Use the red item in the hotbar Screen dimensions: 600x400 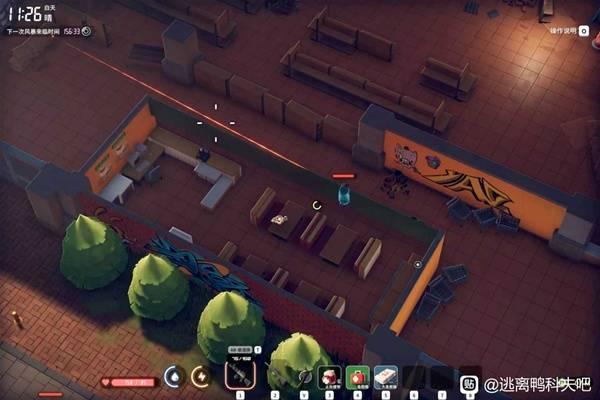point(329,378)
